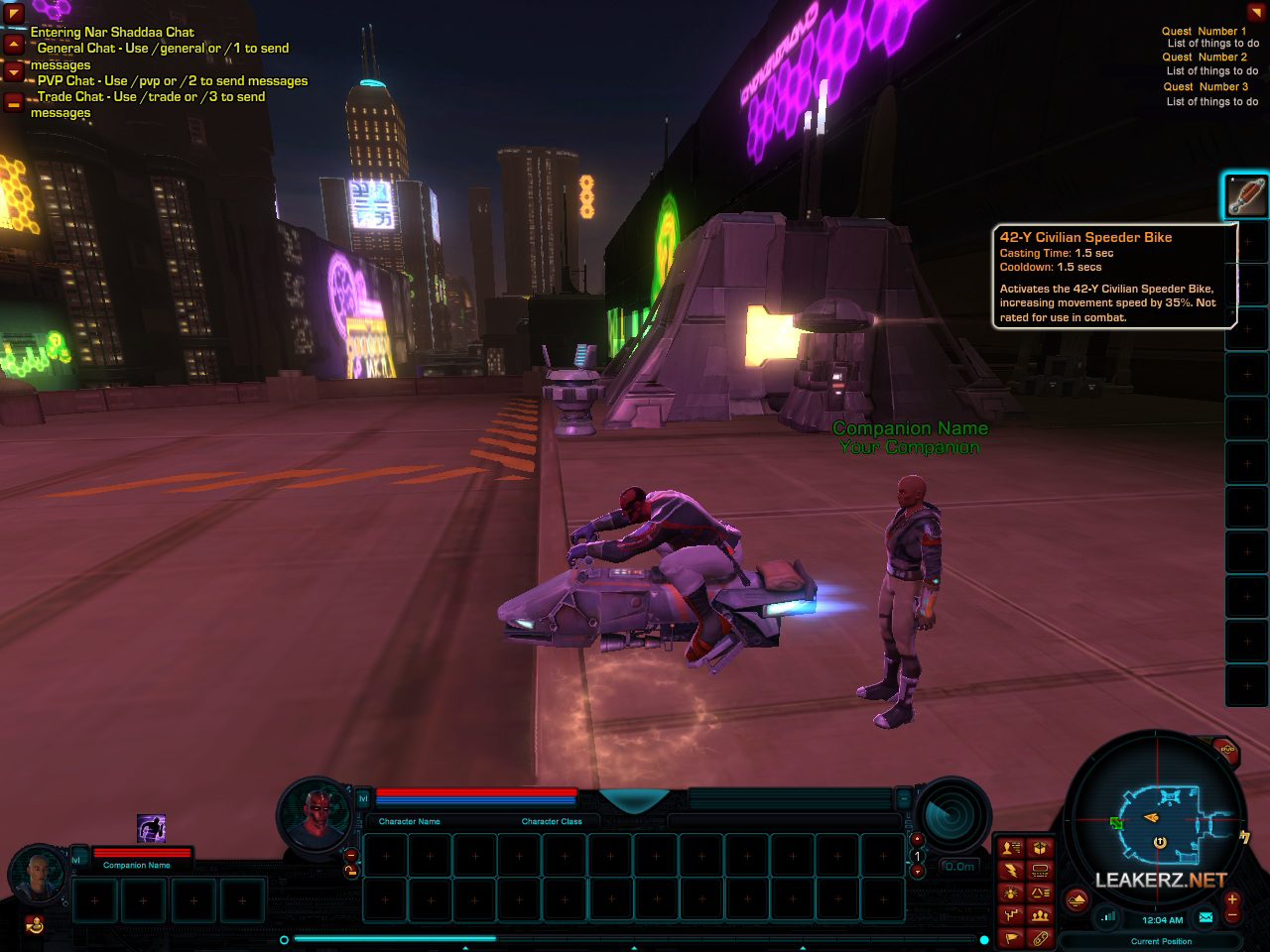The height and width of the screenshot is (952, 1270).
Task: Zoom out the minimap with the minus button
Action: point(1232,913)
